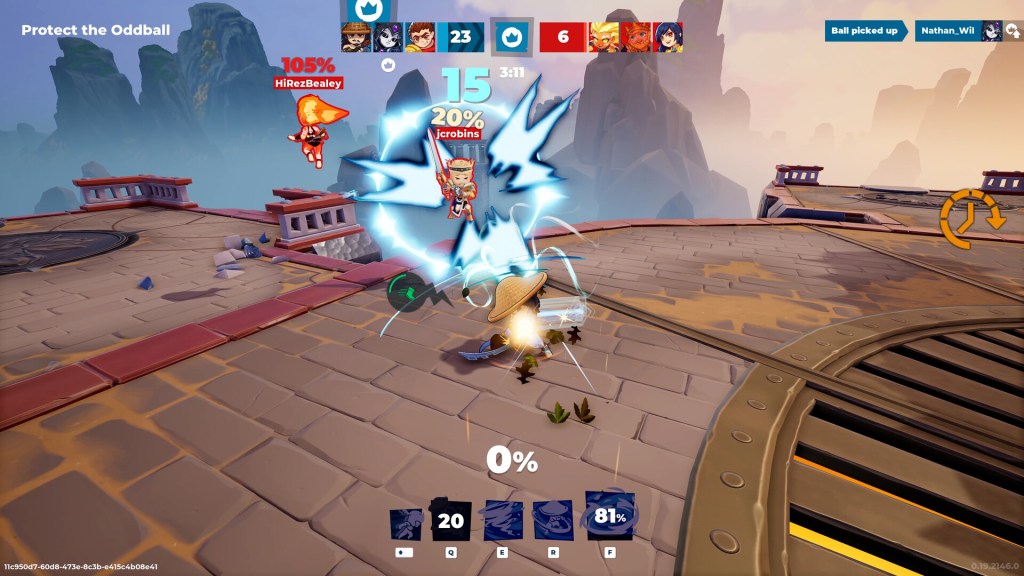The height and width of the screenshot is (576, 1024).
Task: Select the straw hat hero portrait
Action: click(356, 37)
